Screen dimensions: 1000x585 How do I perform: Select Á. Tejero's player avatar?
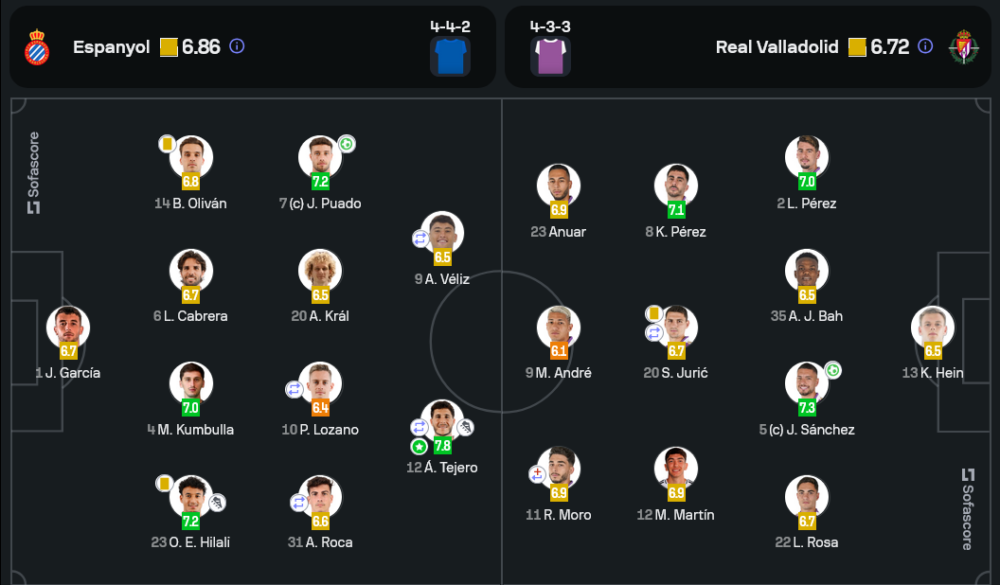(442, 422)
